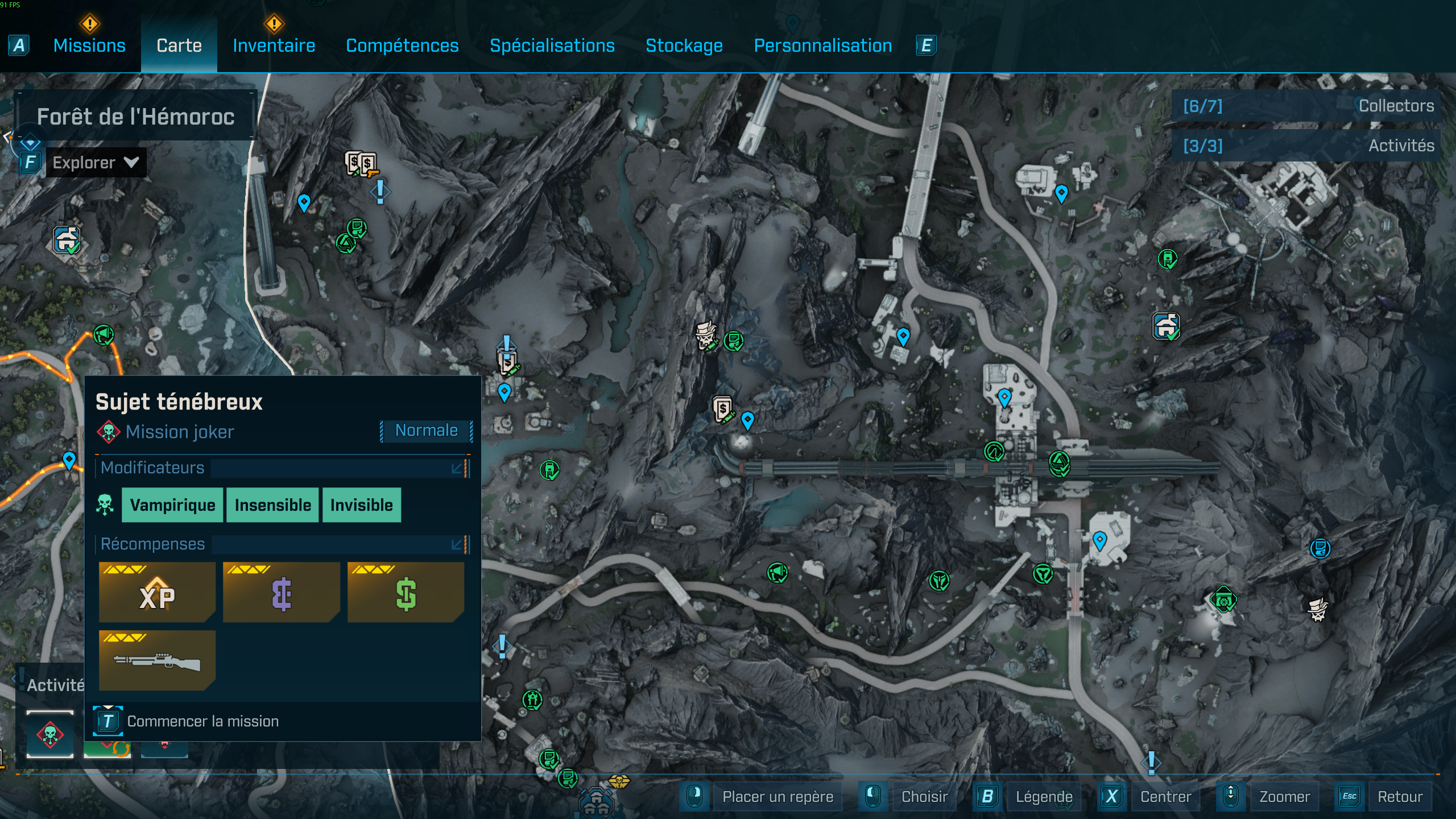This screenshot has height=819, width=1456.
Task: Inspect the green dollar cash reward
Action: click(x=406, y=592)
